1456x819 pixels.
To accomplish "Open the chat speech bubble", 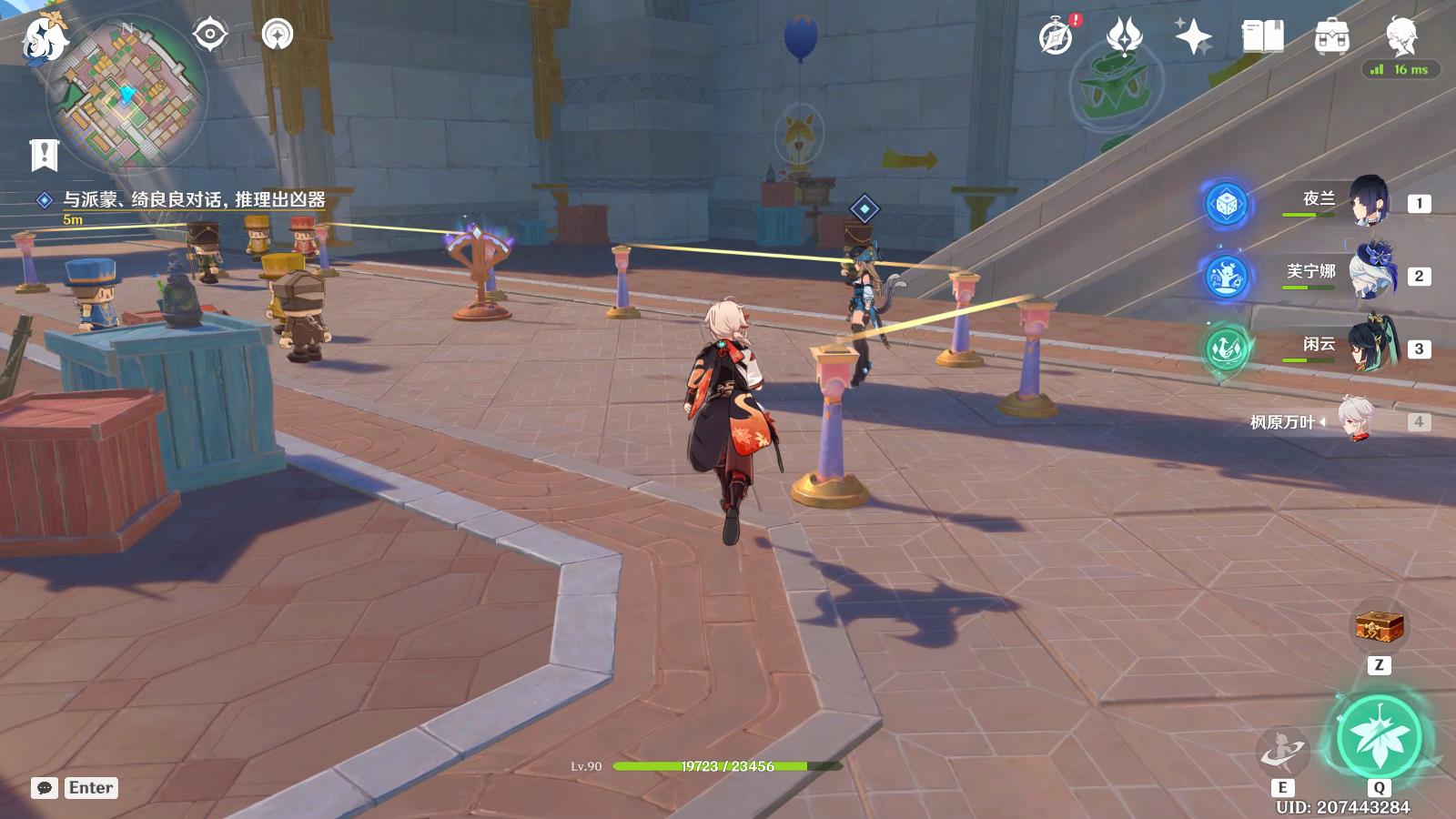I will pyautogui.click(x=45, y=788).
